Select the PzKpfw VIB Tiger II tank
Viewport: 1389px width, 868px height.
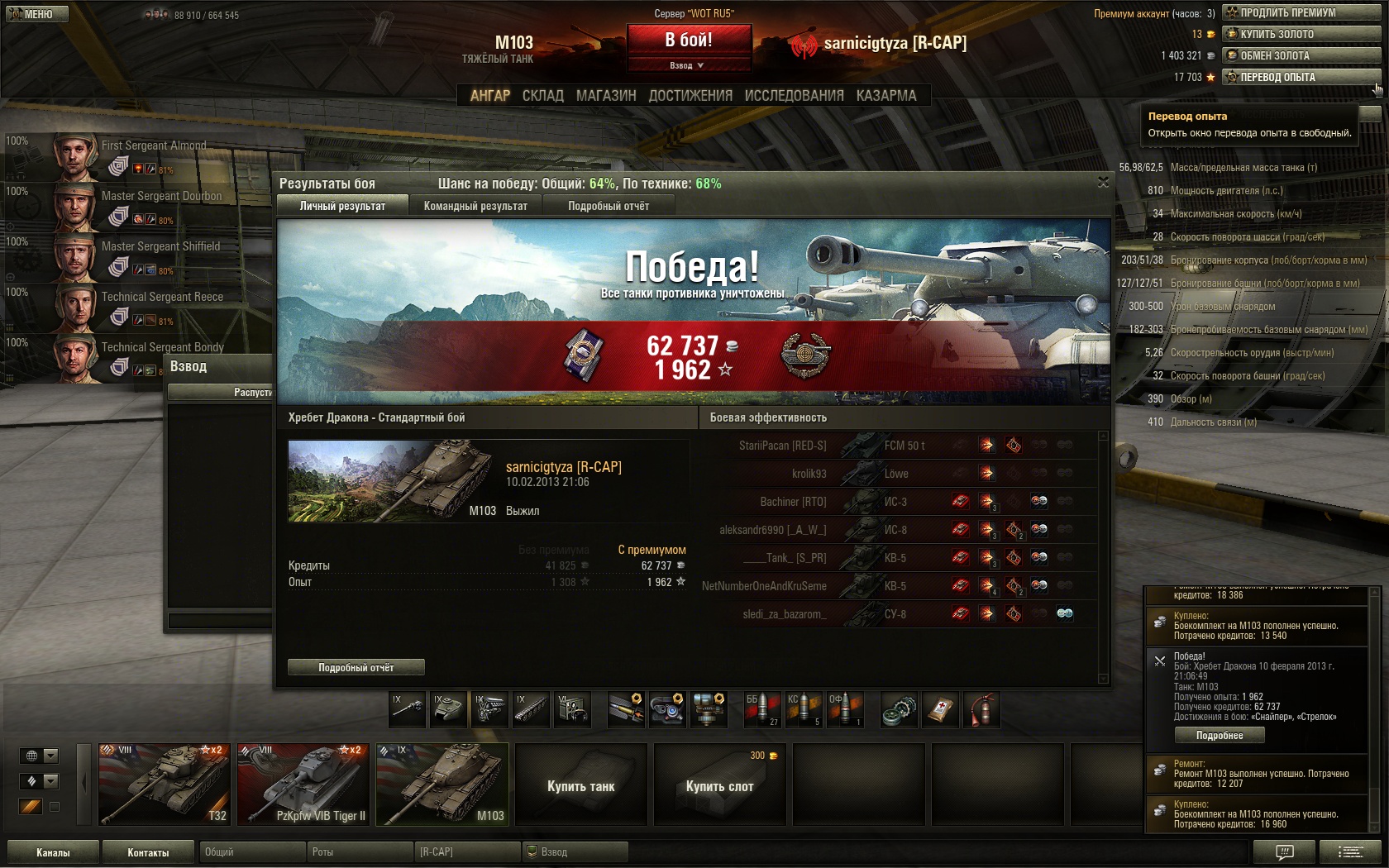tap(303, 784)
